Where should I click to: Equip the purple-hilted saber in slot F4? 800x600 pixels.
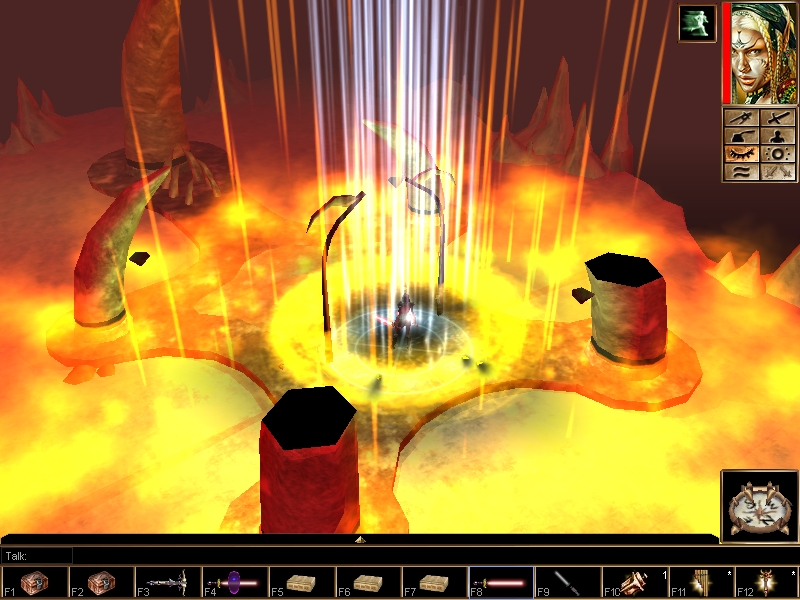click(x=233, y=582)
